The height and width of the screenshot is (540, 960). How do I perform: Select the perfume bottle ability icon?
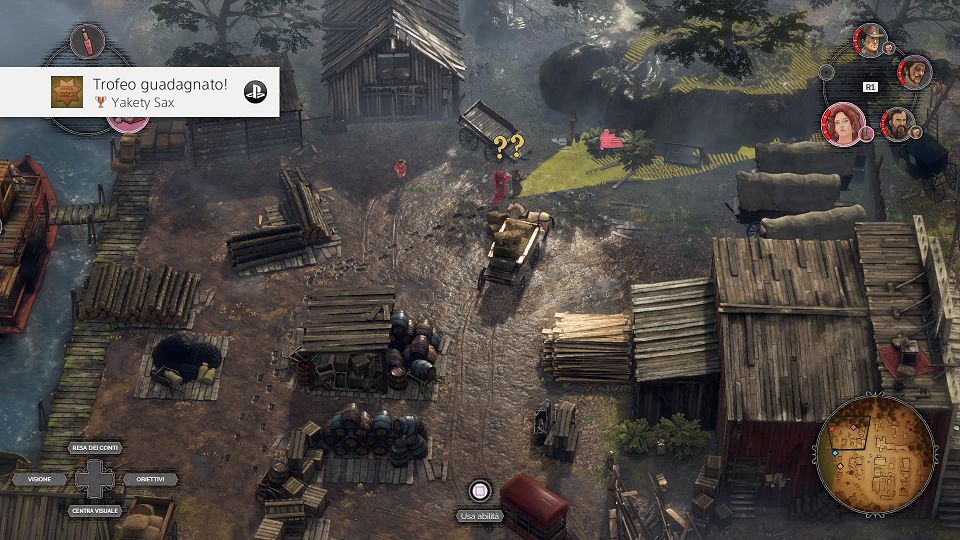(x=88, y=42)
